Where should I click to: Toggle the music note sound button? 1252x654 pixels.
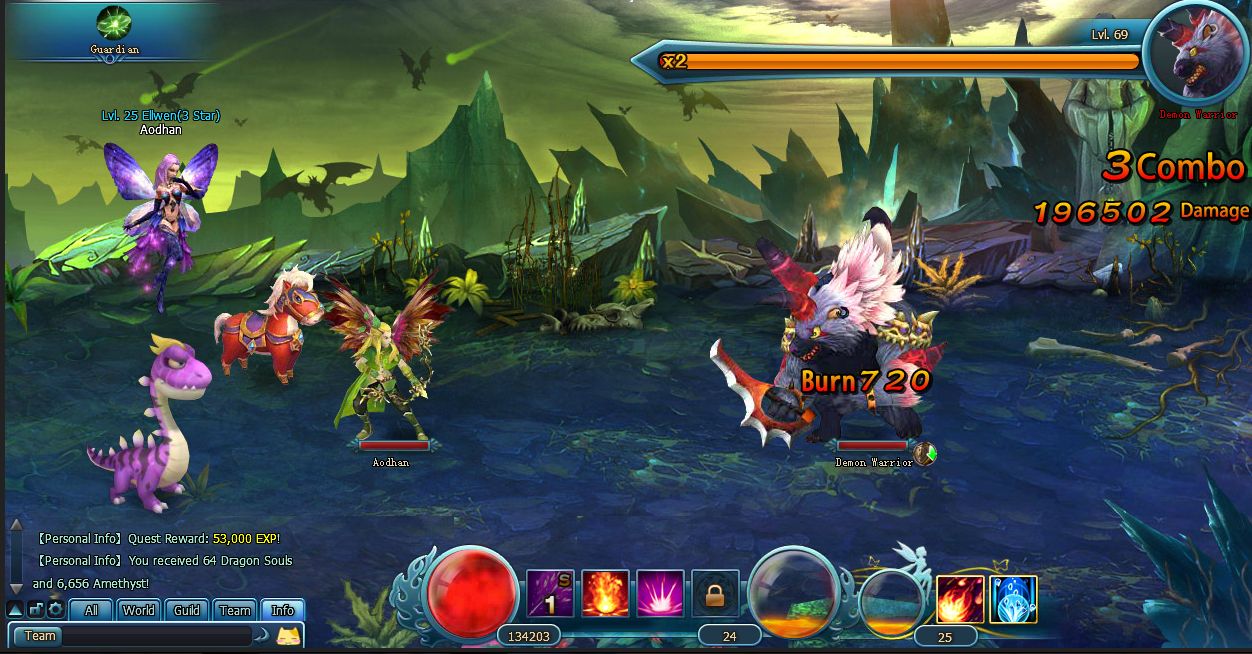coord(36,609)
